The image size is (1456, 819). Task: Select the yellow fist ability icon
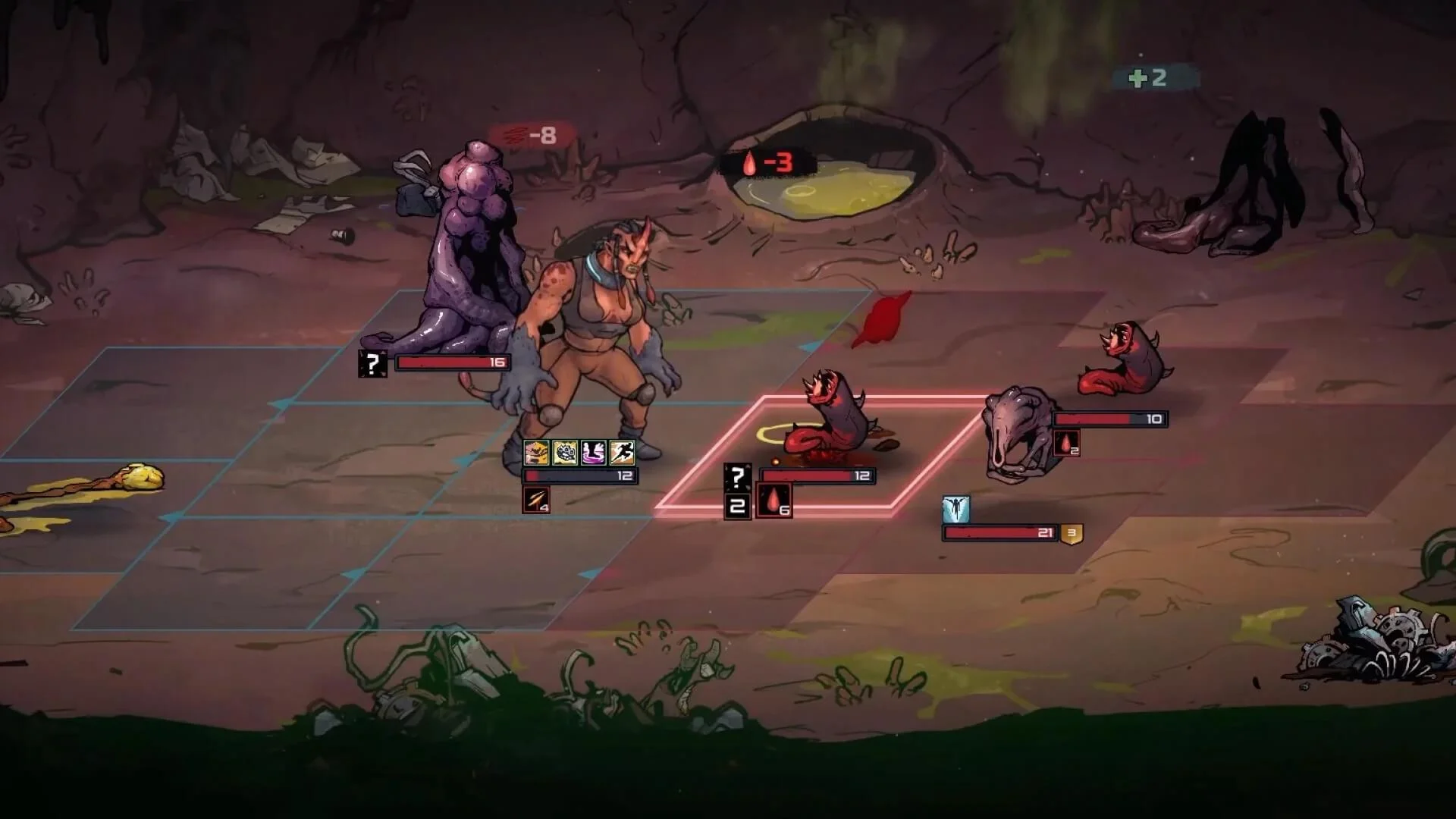pyautogui.click(x=536, y=453)
